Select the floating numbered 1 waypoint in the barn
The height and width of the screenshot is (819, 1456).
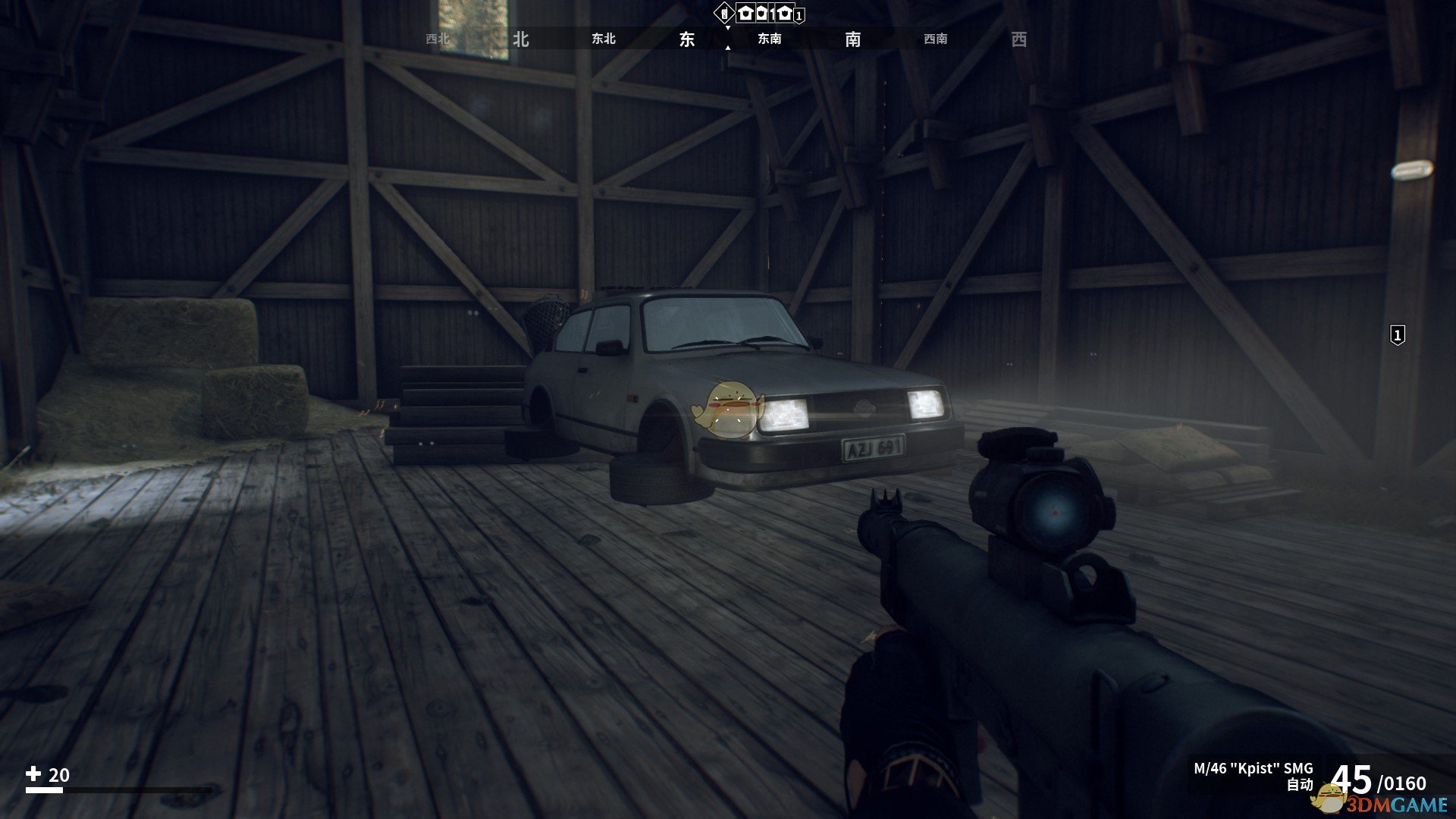click(1397, 334)
